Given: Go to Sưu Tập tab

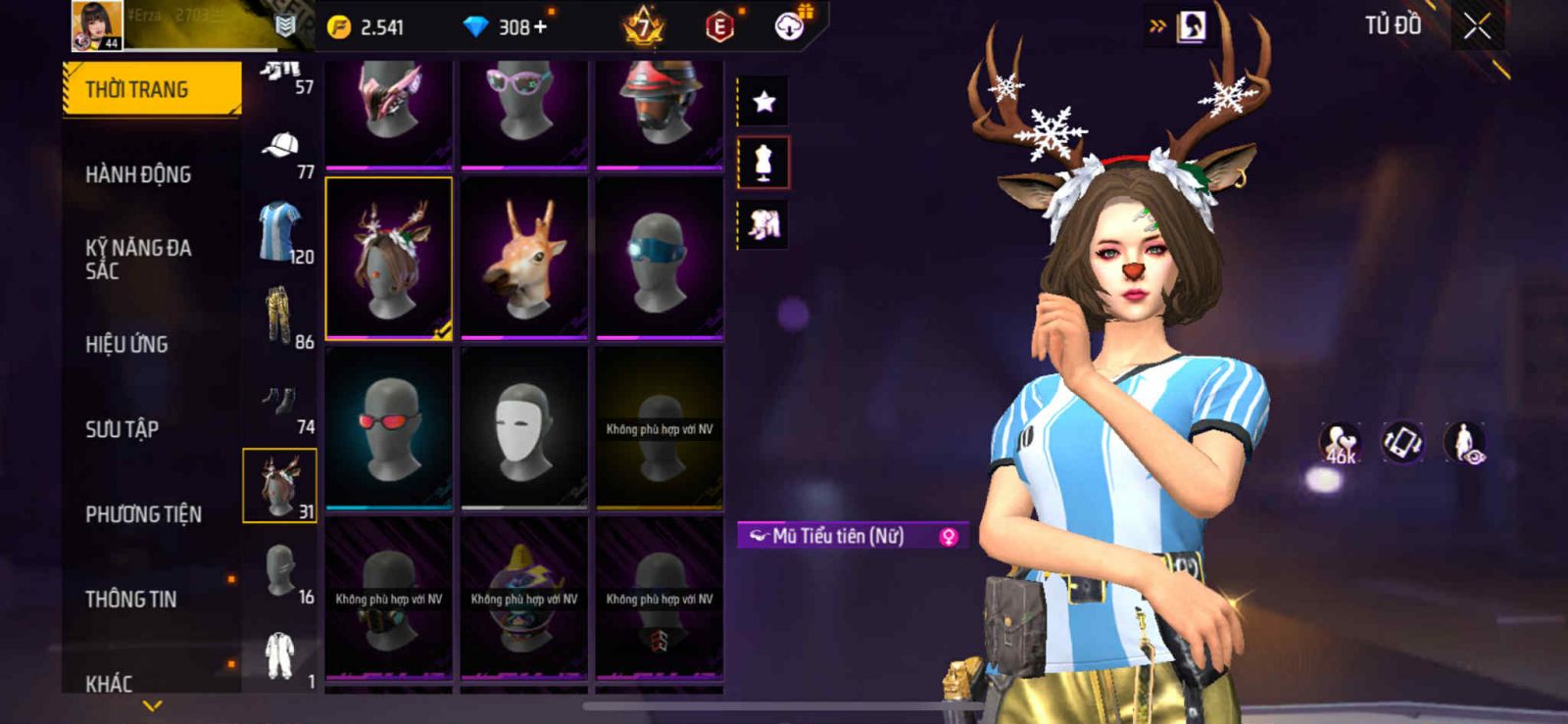Looking at the screenshot, I should tap(122, 429).
